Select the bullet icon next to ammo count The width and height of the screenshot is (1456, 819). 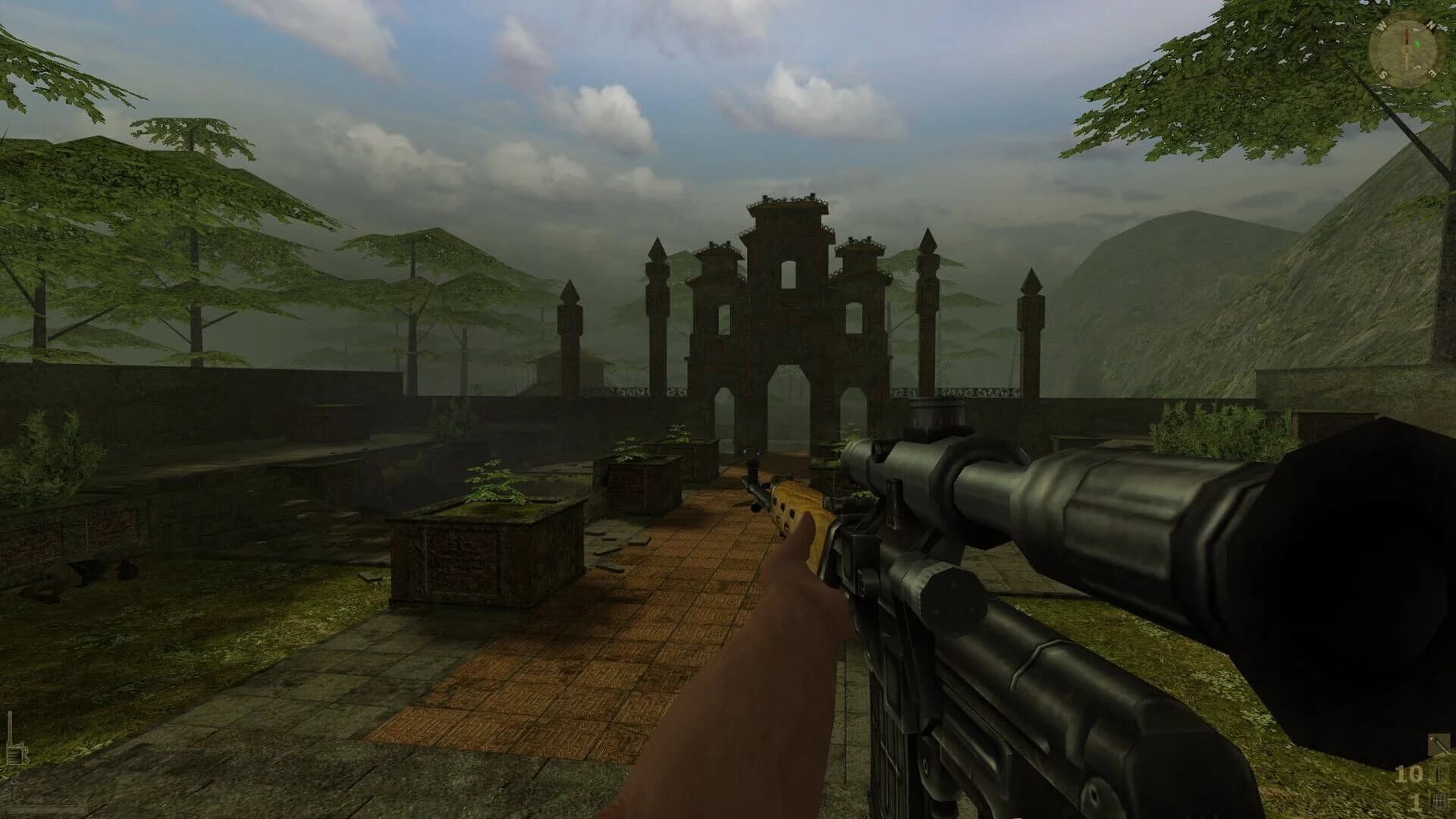1439,773
